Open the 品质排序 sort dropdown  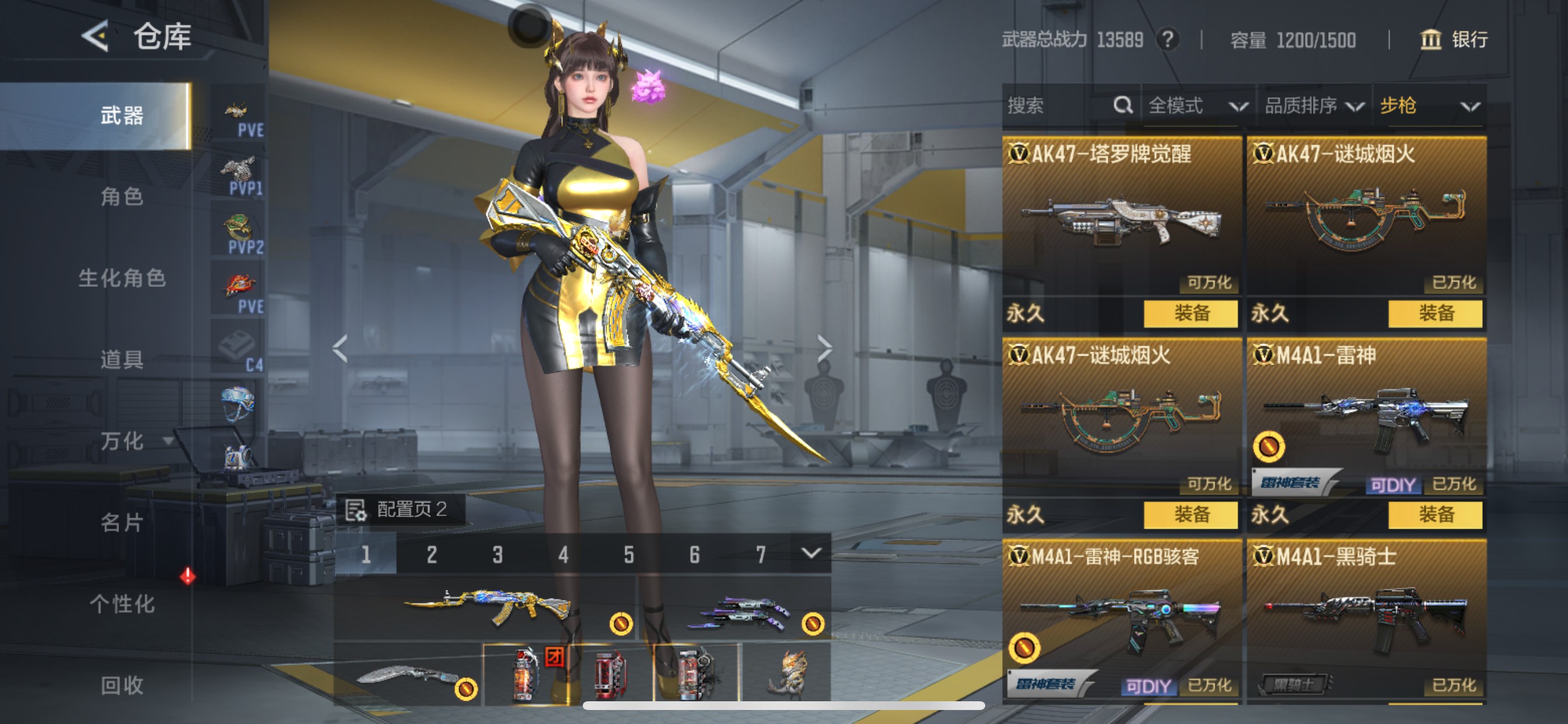(x=1314, y=107)
